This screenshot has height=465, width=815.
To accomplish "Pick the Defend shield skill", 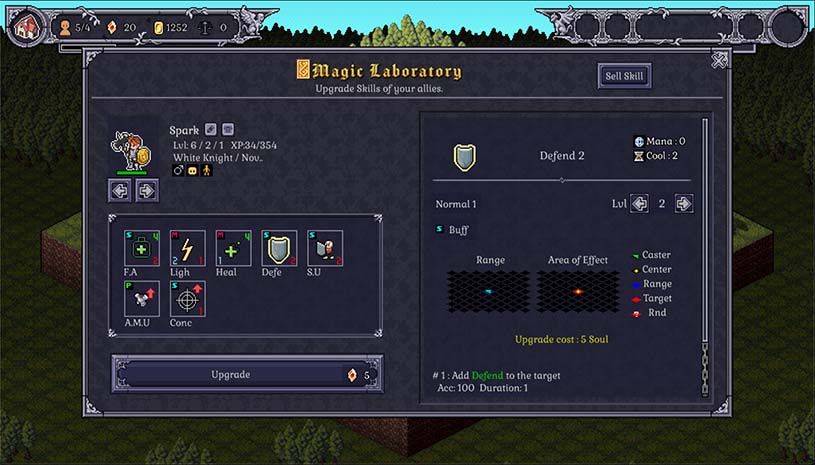I will pos(279,248).
